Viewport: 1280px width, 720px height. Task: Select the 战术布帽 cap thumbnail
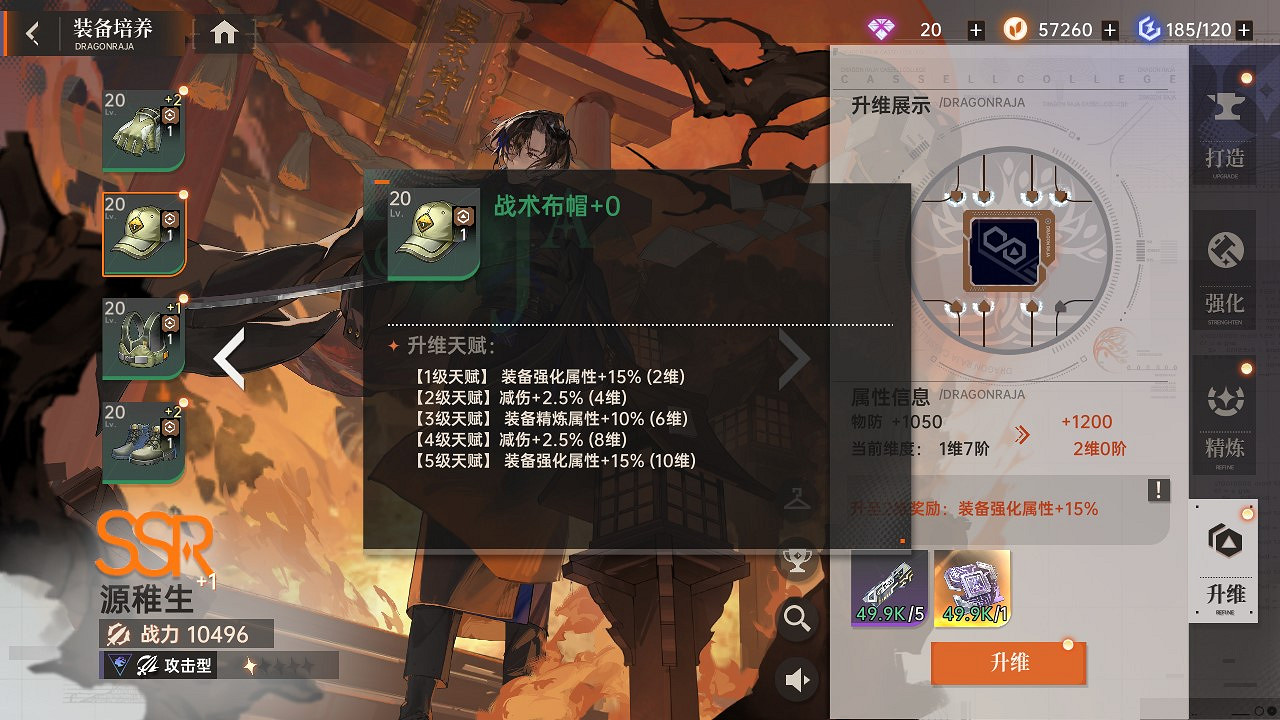(143, 234)
